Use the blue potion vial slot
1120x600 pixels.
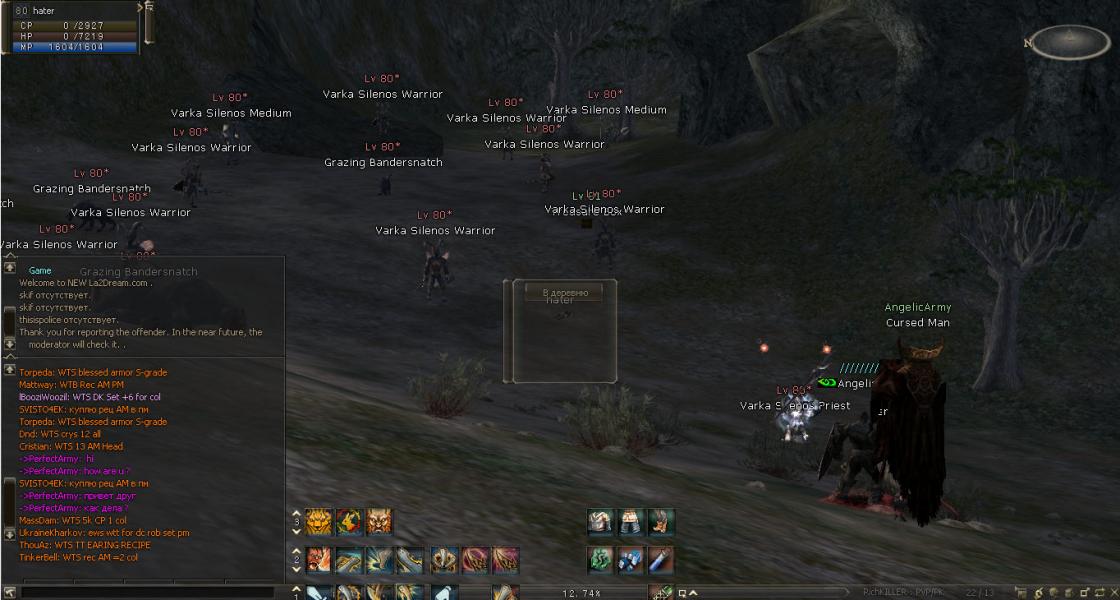coord(660,559)
